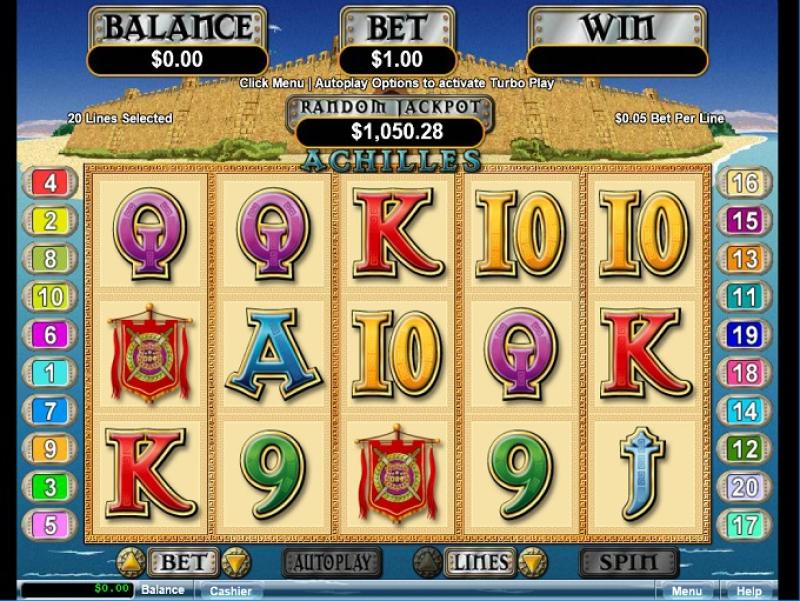Select payline 4 marker
The width and height of the screenshot is (800, 601).
[49, 183]
